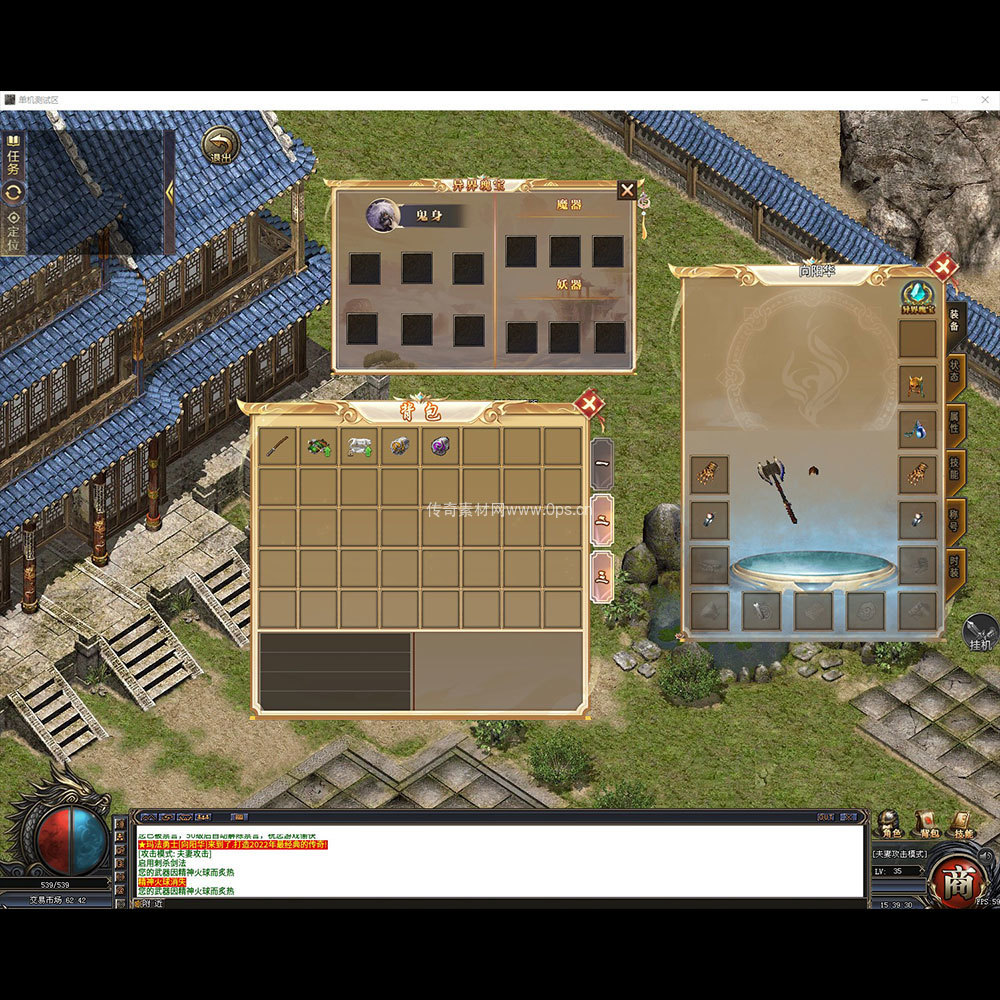
Task: Click the 退出 exit button
Action: 220,146
